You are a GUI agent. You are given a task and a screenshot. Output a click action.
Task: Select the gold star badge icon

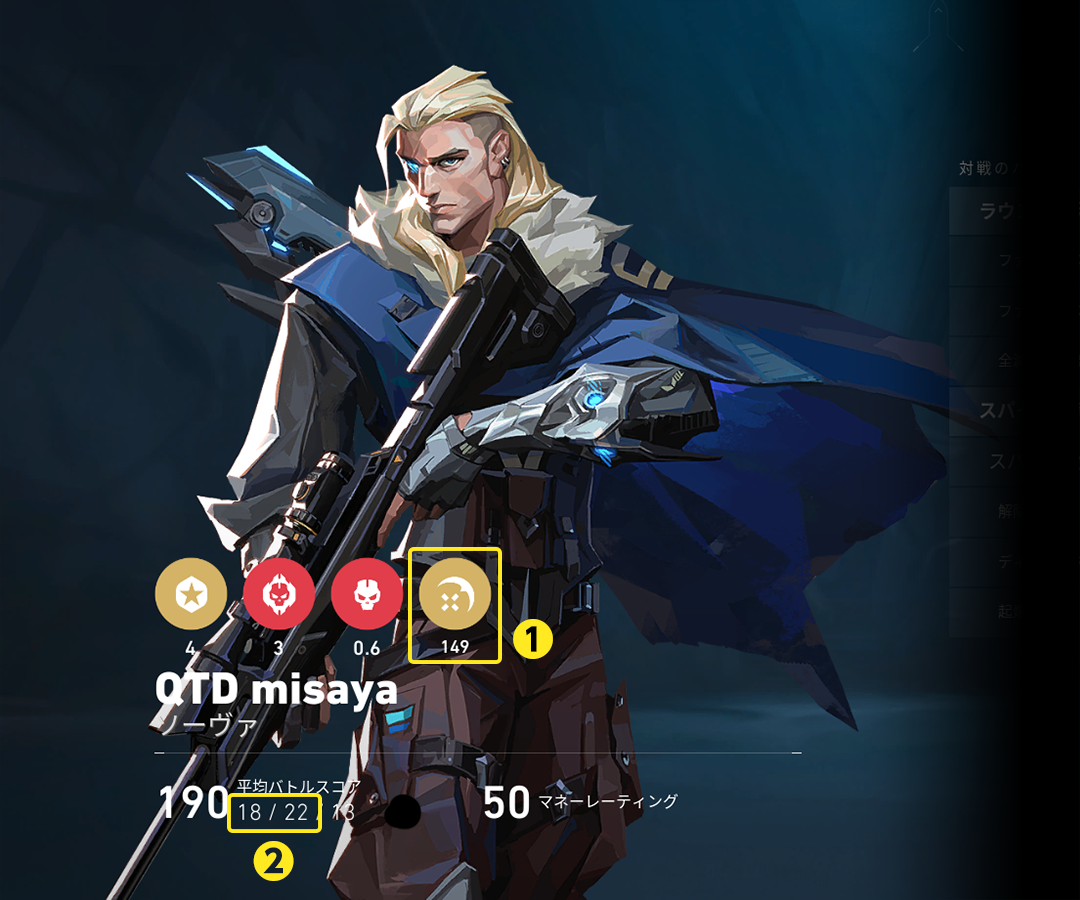pos(191,594)
